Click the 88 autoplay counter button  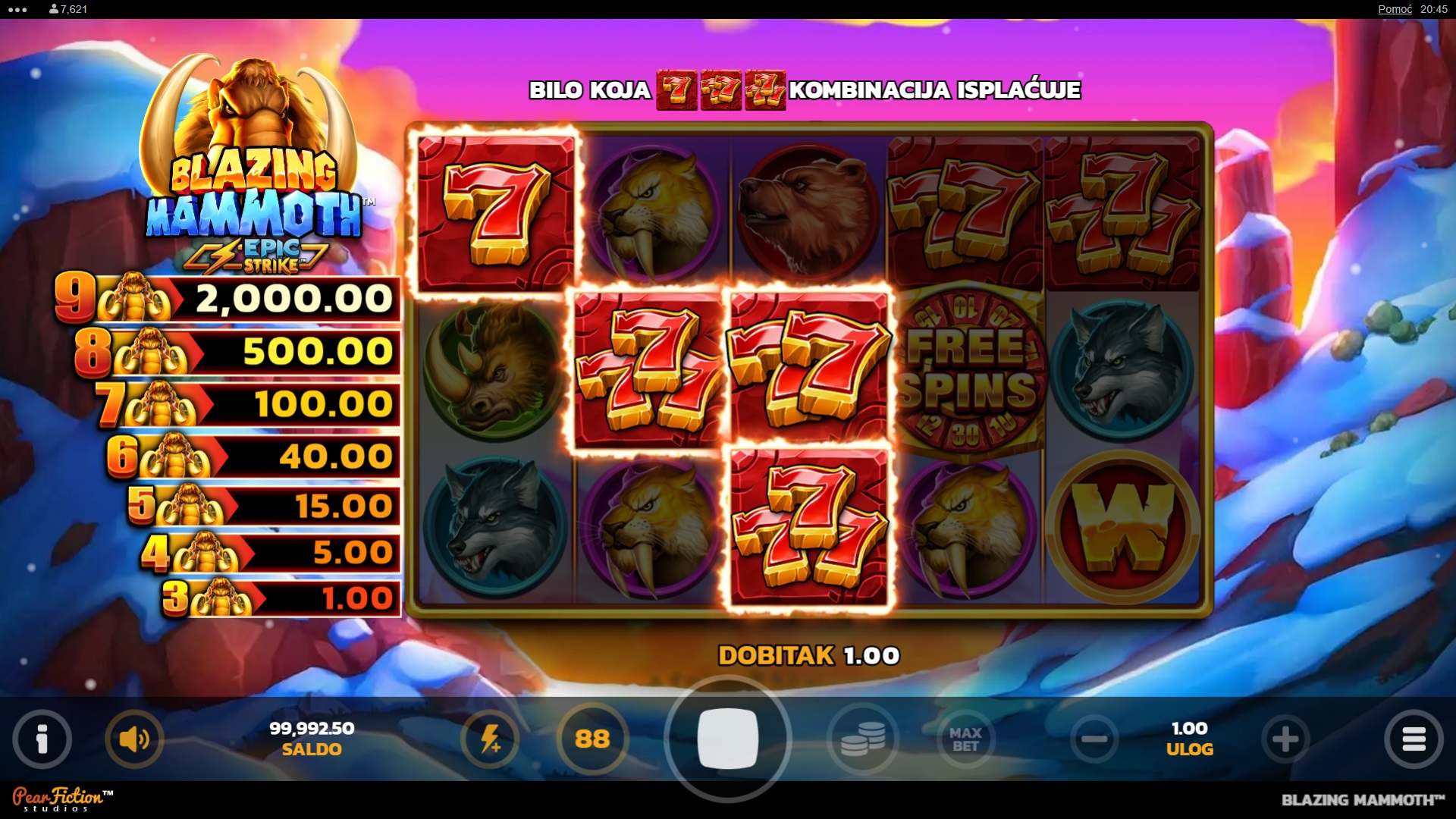(592, 739)
